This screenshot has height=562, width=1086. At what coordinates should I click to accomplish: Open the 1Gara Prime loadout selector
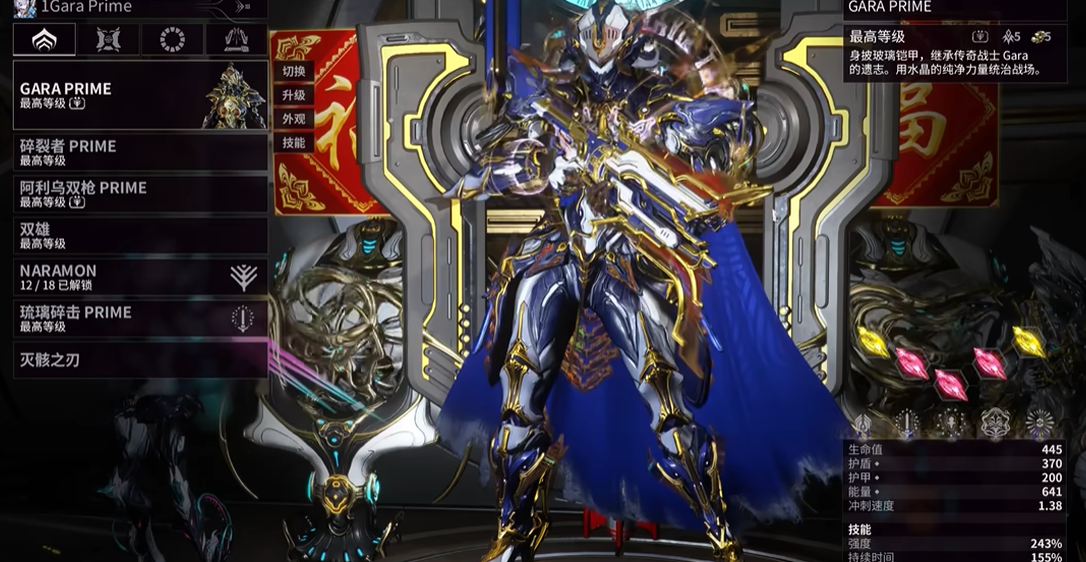coord(140,8)
